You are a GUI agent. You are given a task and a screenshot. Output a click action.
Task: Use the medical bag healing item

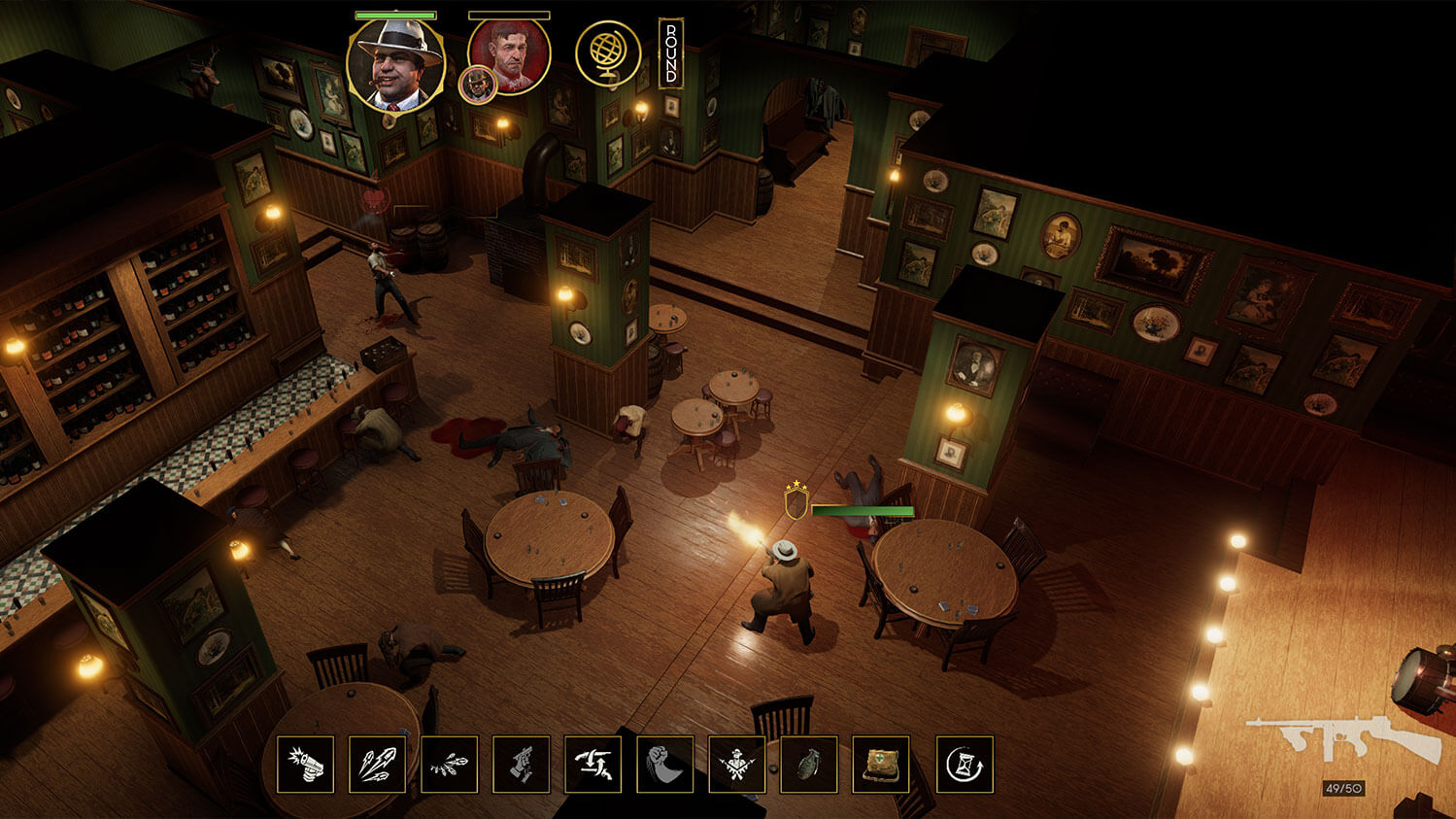(x=879, y=766)
